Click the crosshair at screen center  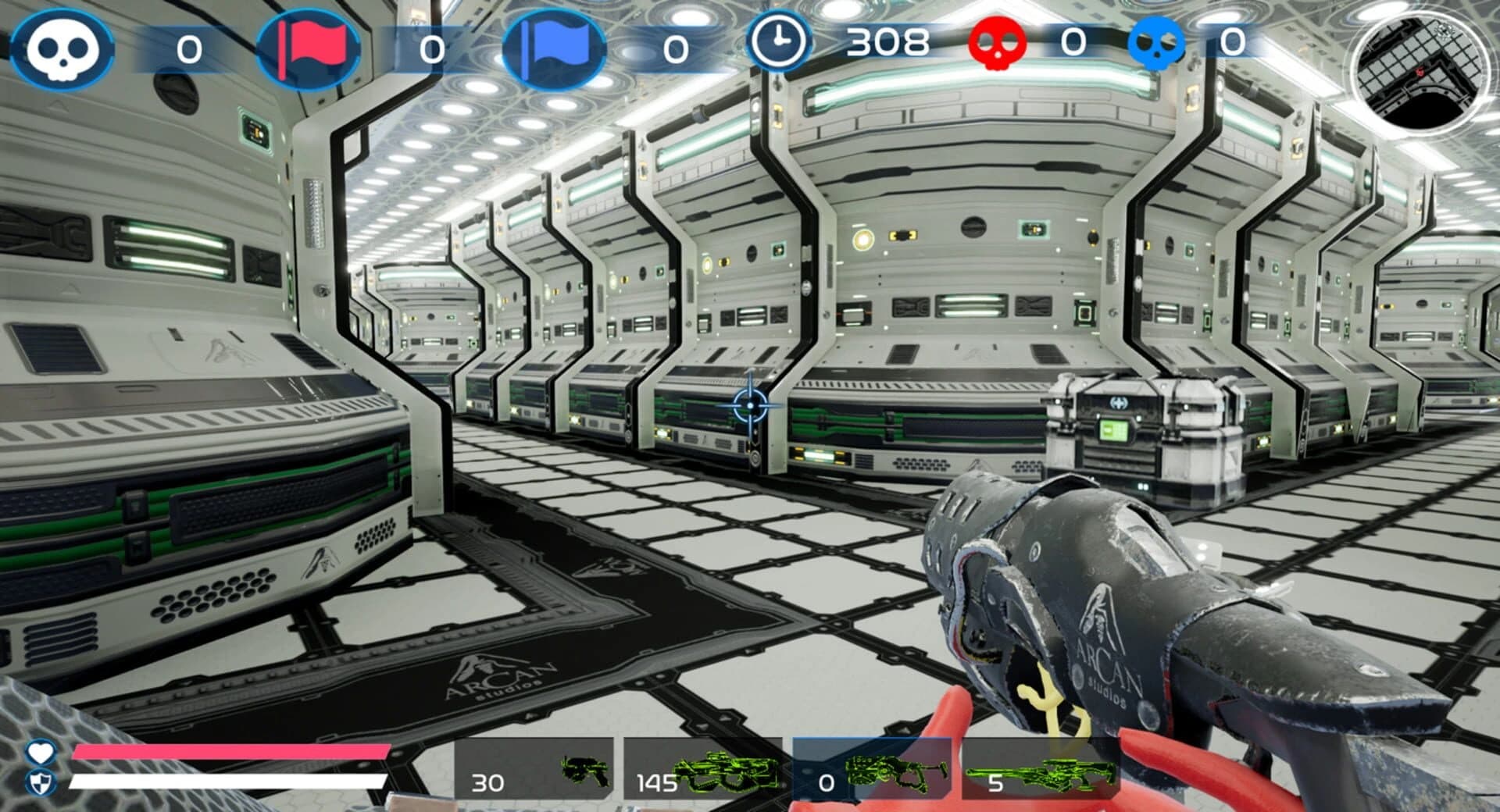(748, 404)
